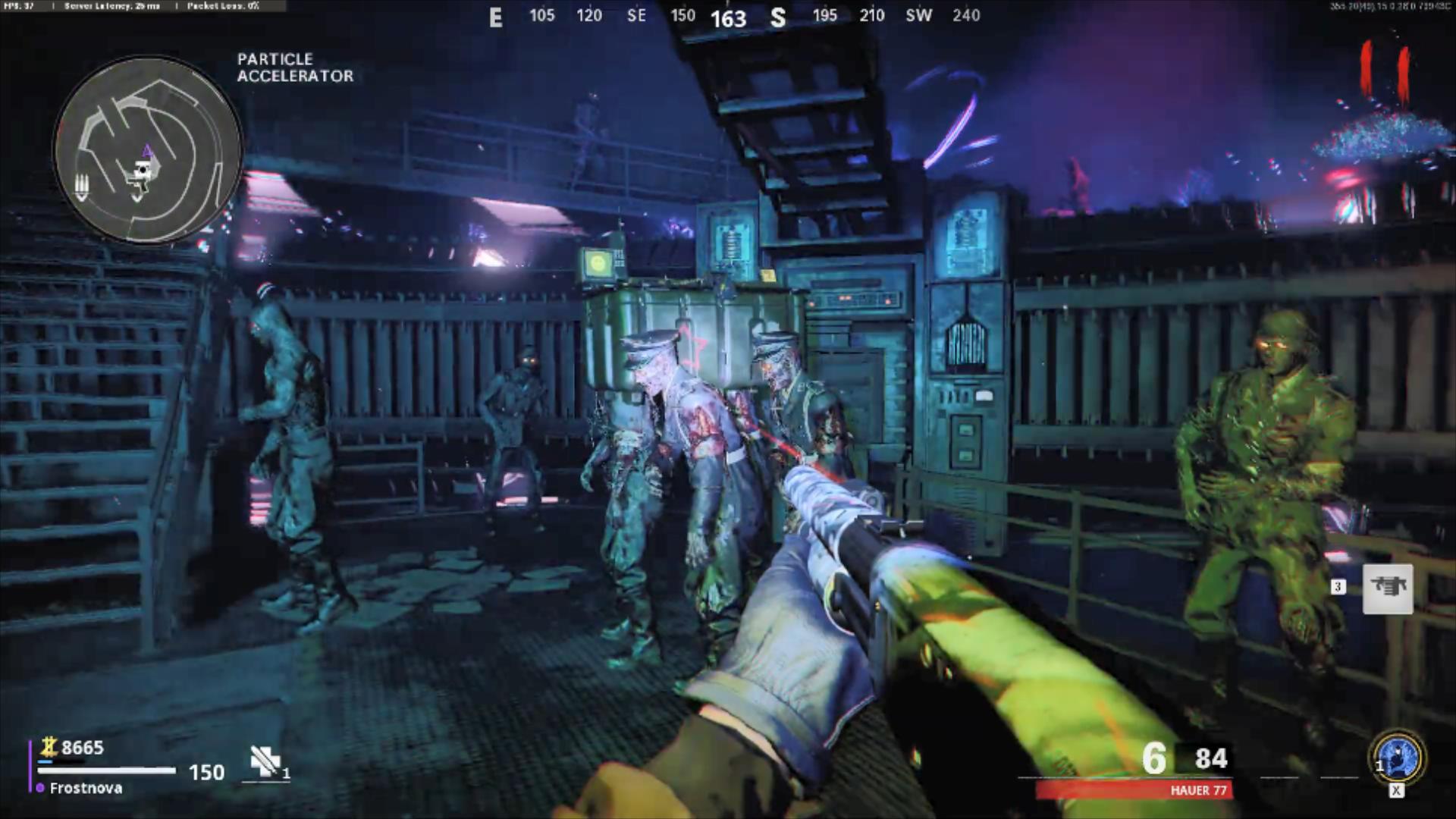Click the Hauer 77 weapon label

pos(1197,790)
